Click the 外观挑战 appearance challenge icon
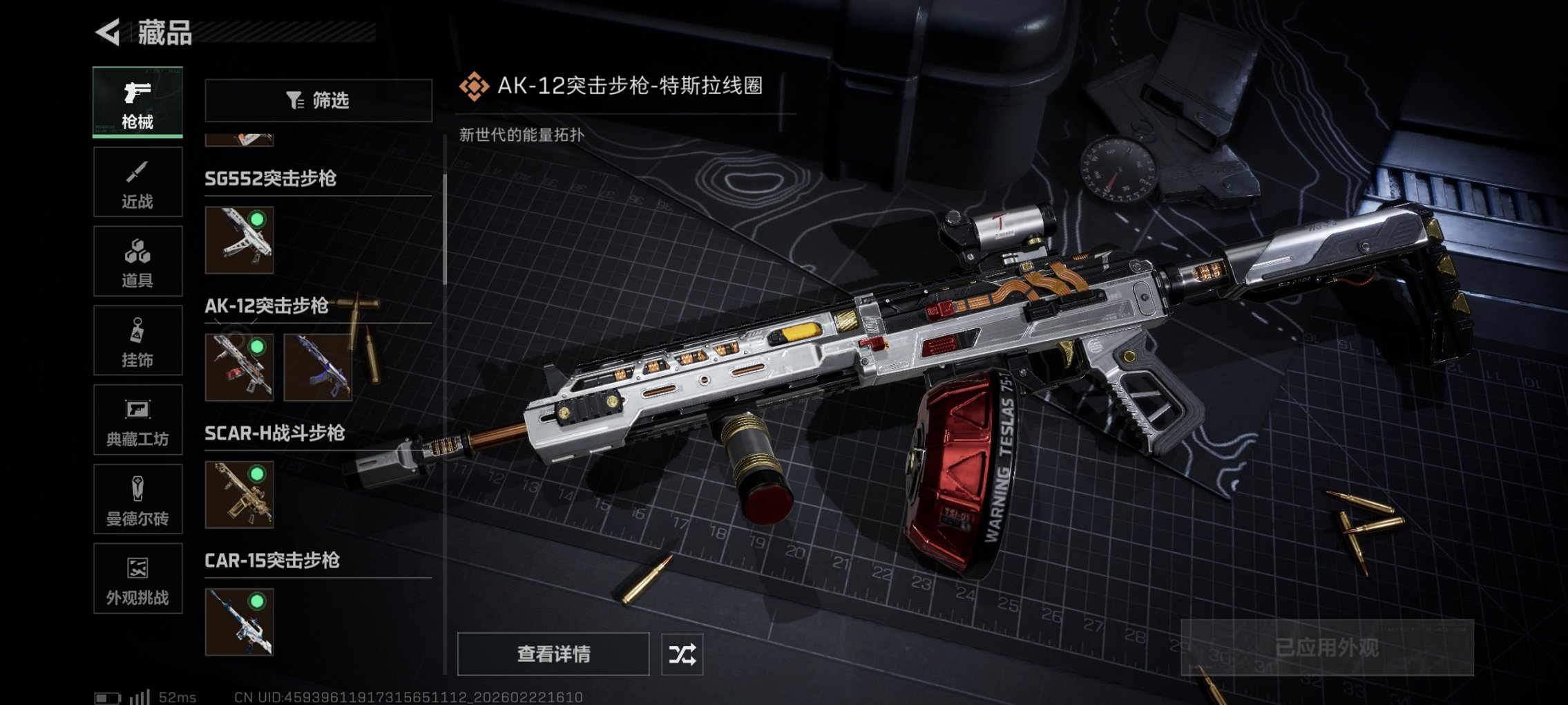 tap(137, 579)
